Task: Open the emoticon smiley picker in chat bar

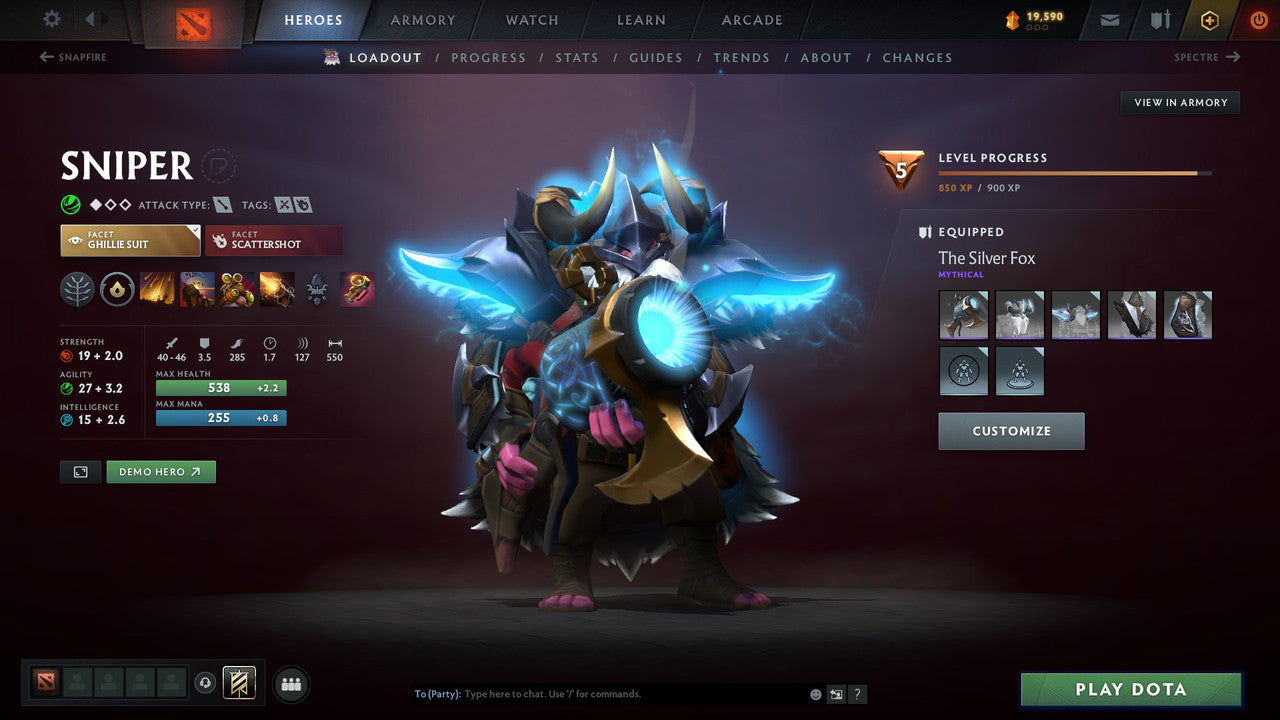Action: point(815,693)
